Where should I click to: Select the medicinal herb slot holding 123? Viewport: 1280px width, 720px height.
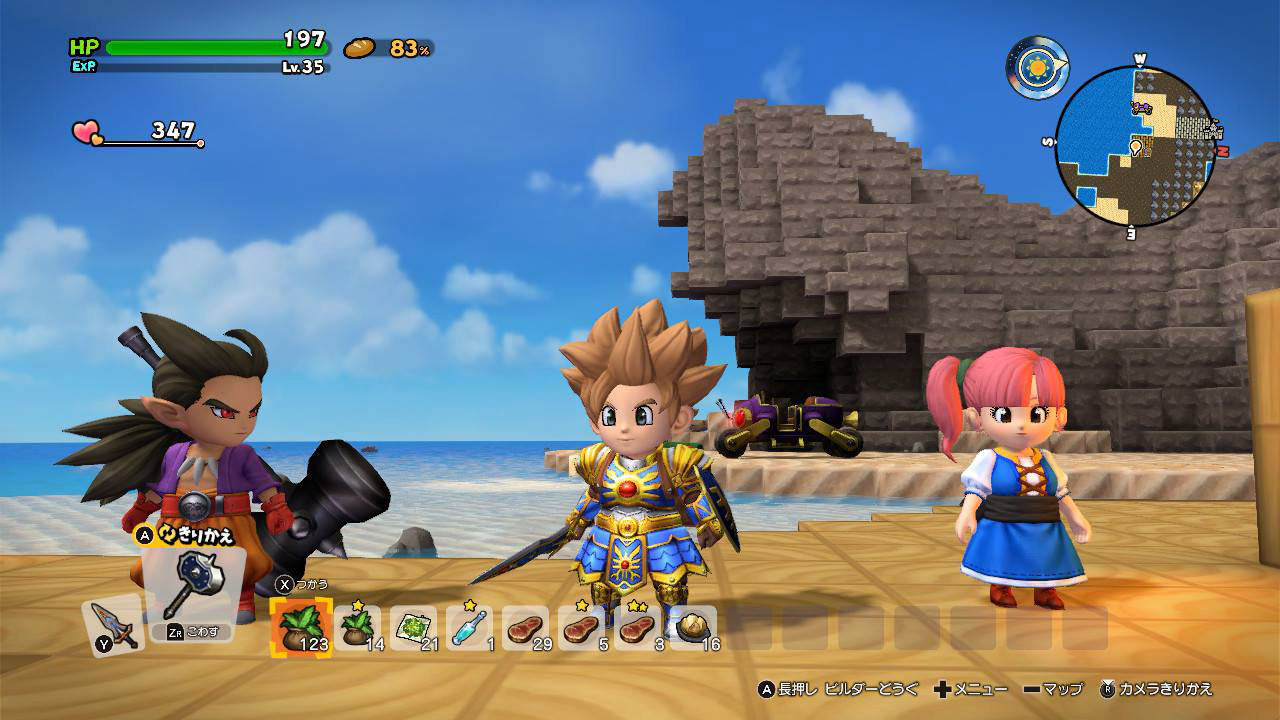click(x=301, y=627)
